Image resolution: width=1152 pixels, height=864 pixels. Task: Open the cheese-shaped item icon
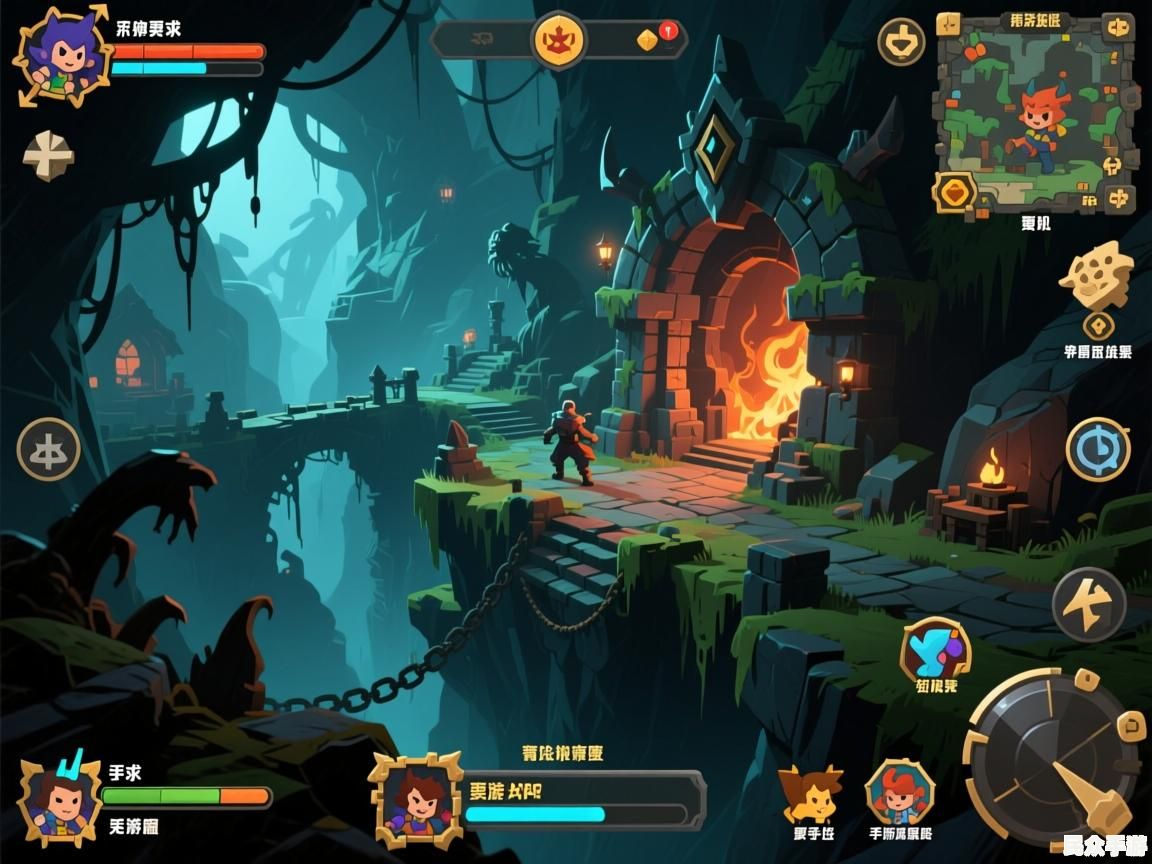click(x=1096, y=273)
